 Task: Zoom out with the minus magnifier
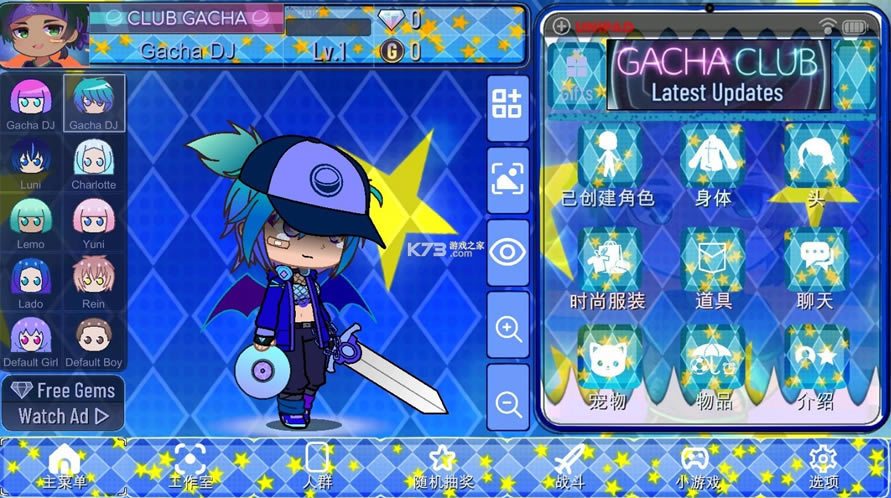508,402
